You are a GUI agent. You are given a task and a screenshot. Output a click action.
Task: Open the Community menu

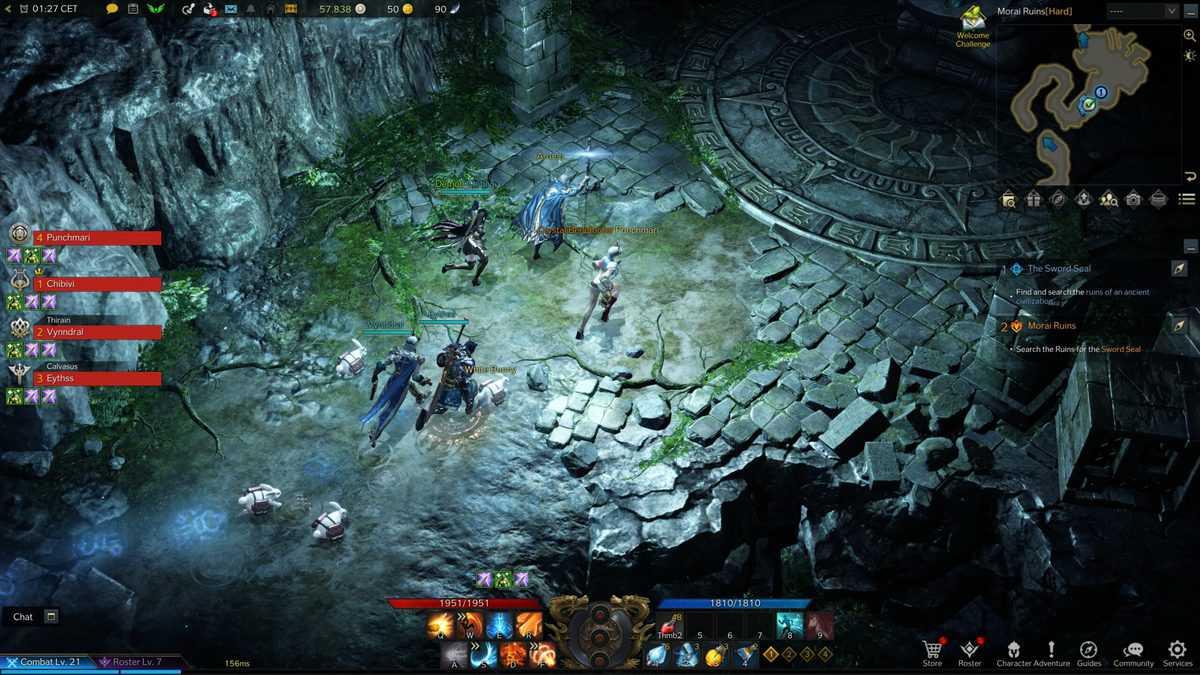(x=1133, y=652)
